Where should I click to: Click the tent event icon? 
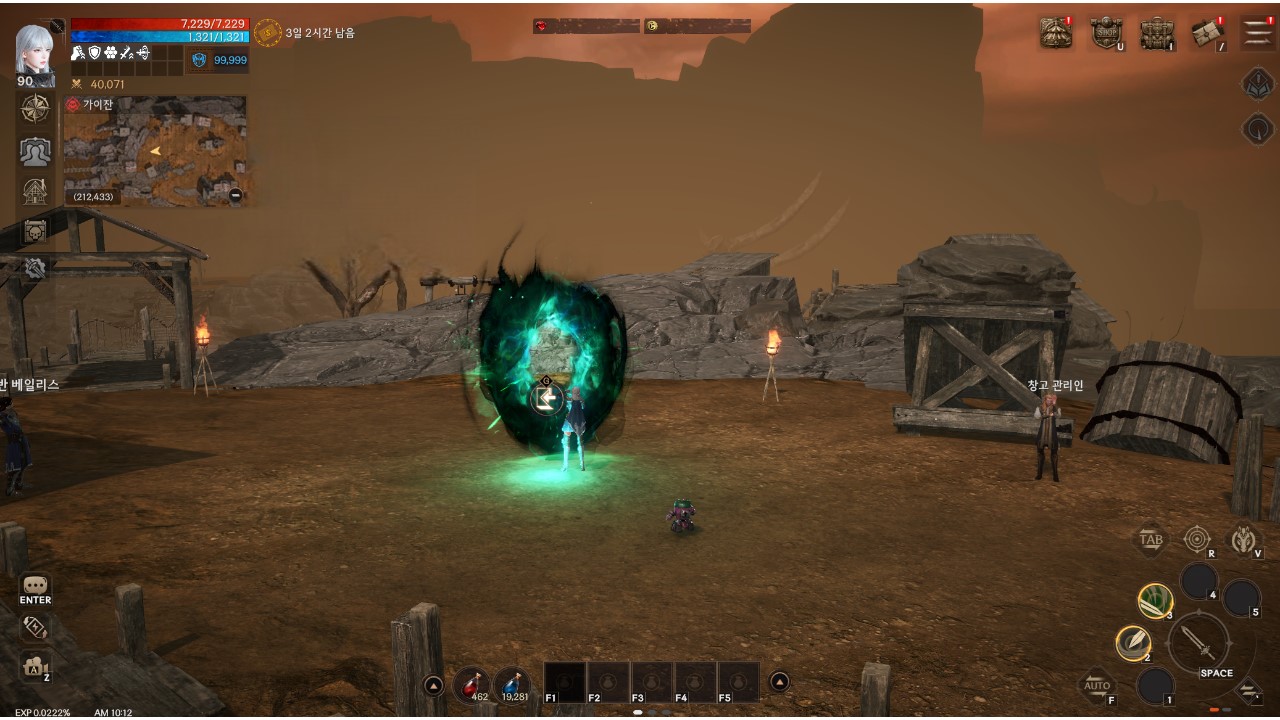(x=1055, y=33)
